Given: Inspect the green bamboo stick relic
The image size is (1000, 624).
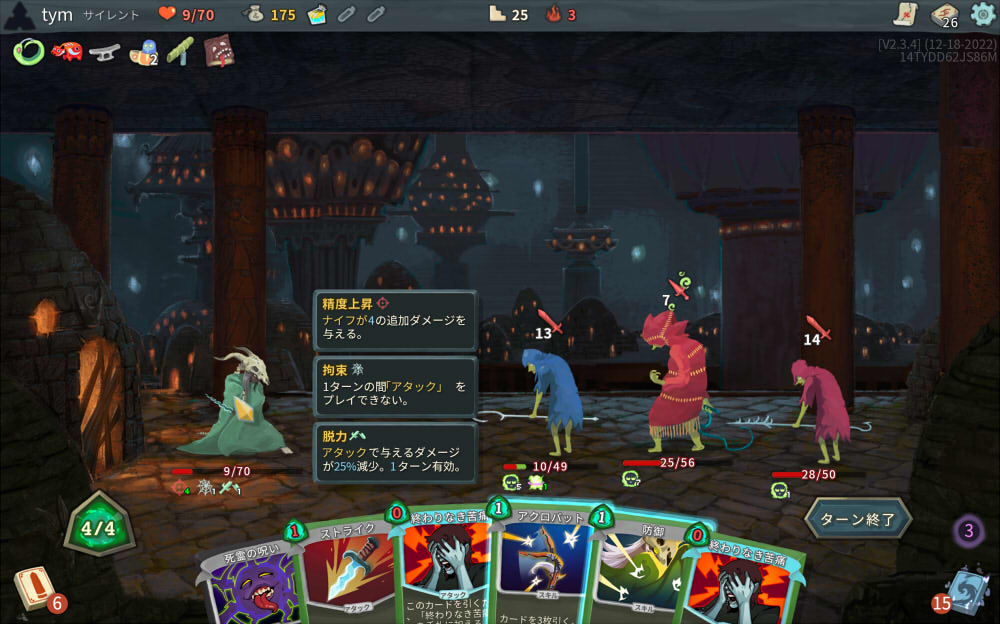Looking at the screenshot, I should 180,51.
